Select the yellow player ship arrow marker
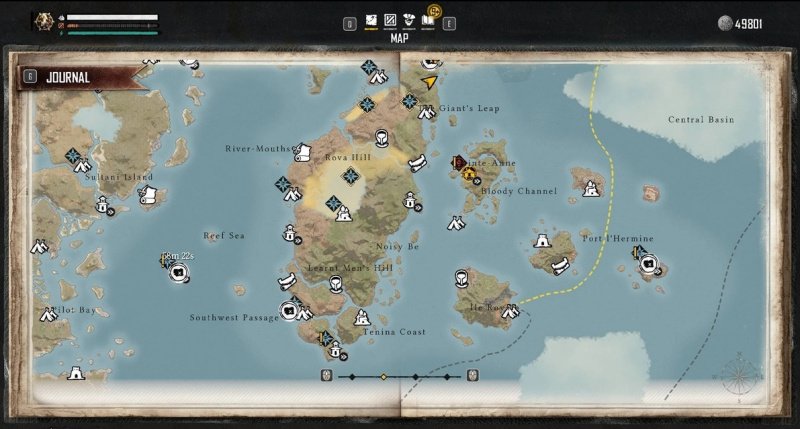Viewport: 800px width, 429px height. (x=430, y=81)
